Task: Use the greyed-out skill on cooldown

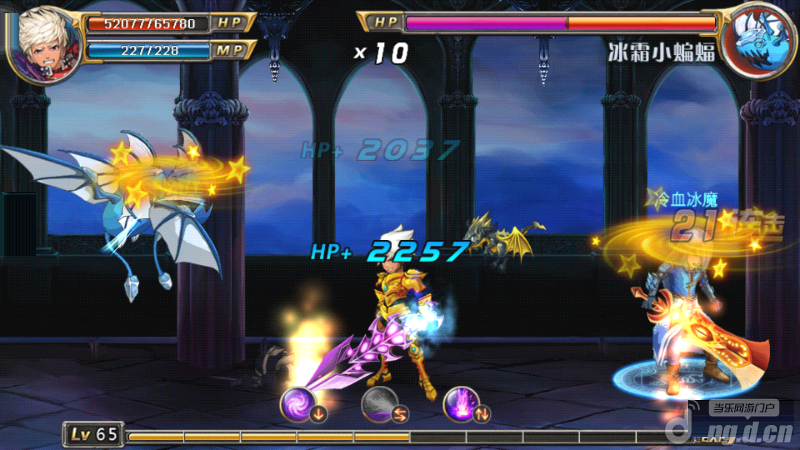Action: [379, 403]
